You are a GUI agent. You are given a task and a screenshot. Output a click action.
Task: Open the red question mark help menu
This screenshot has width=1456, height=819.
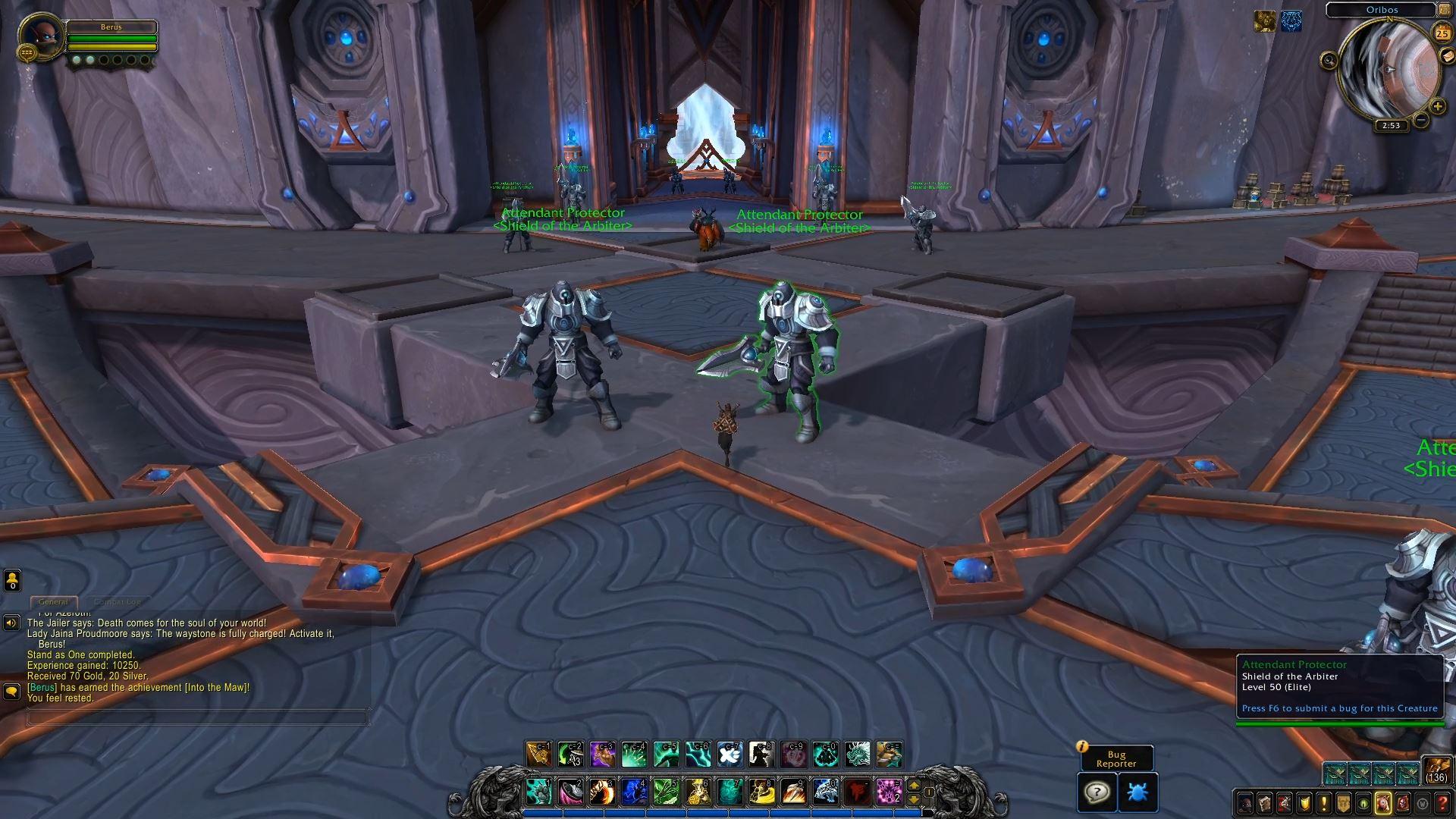(1443, 803)
